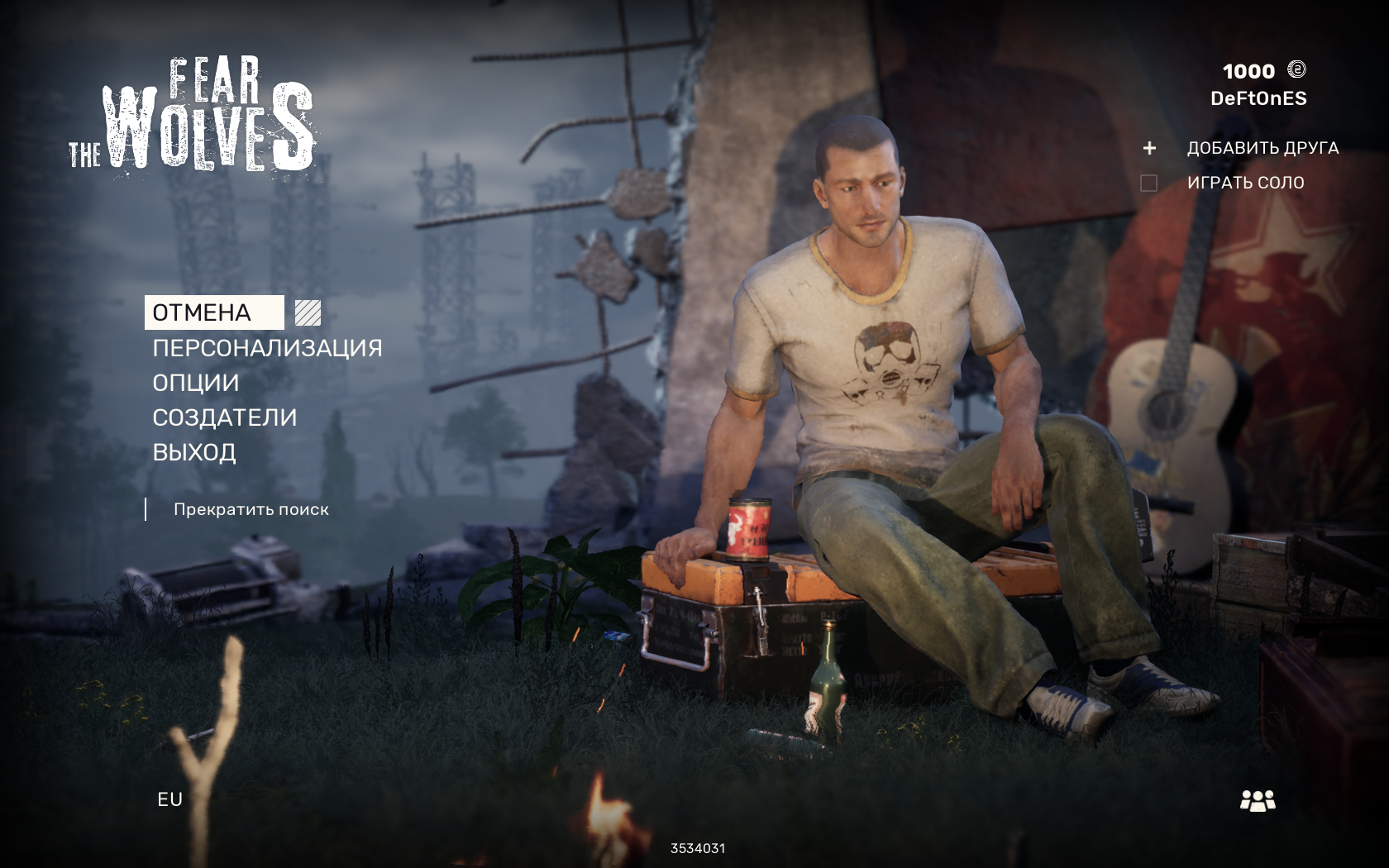The width and height of the screenshot is (1389, 868).
Task: Click ДОБАВИТЬ ДРУГА to add a friend
Action: click(1262, 148)
